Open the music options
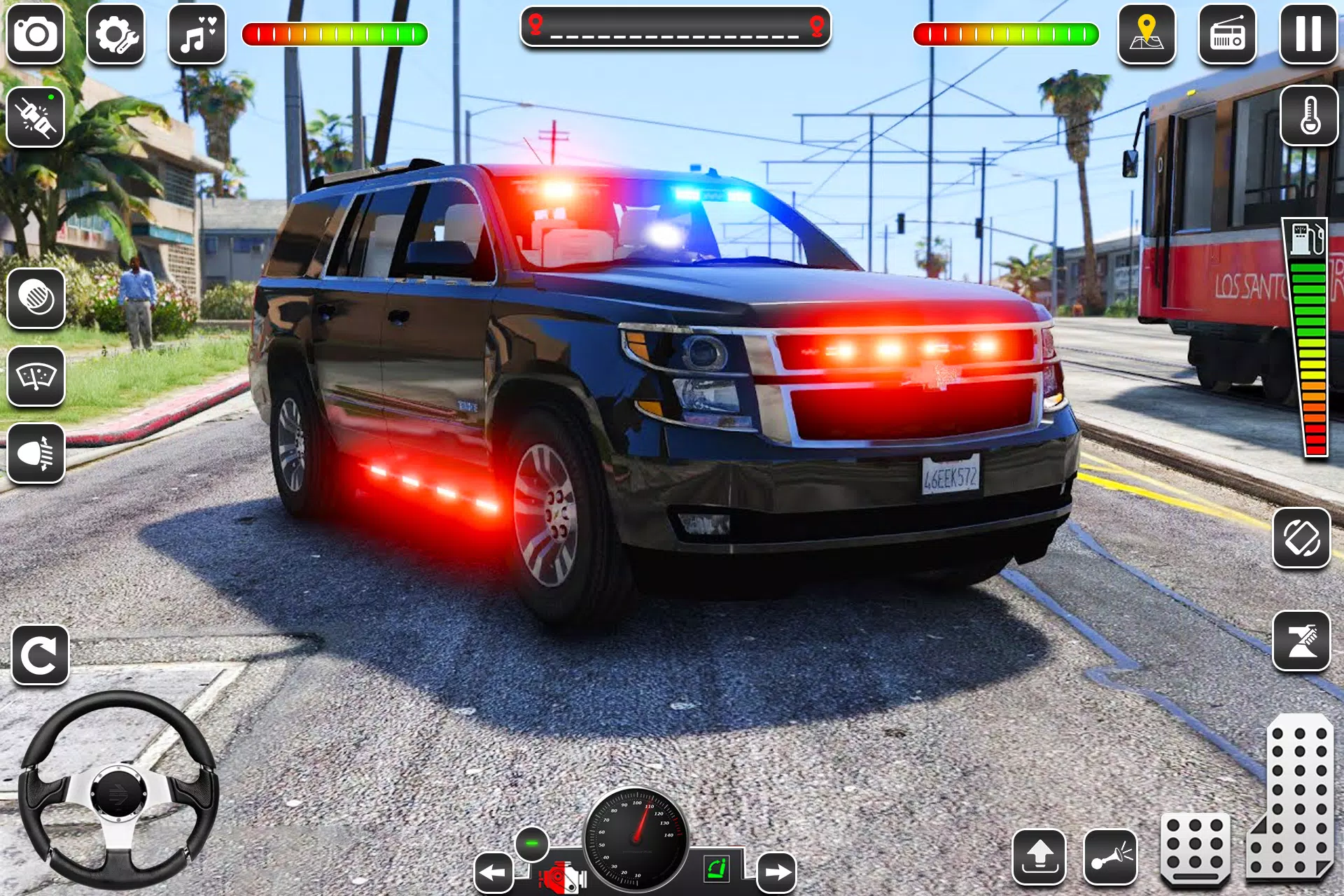The image size is (1344, 896). coord(198,34)
